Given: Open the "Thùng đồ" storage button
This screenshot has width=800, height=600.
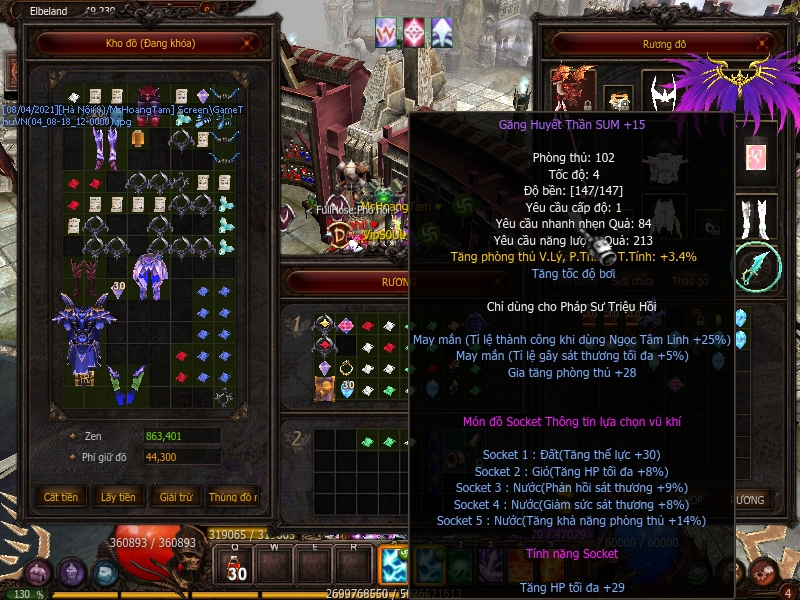Looking at the screenshot, I should tap(232, 497).
